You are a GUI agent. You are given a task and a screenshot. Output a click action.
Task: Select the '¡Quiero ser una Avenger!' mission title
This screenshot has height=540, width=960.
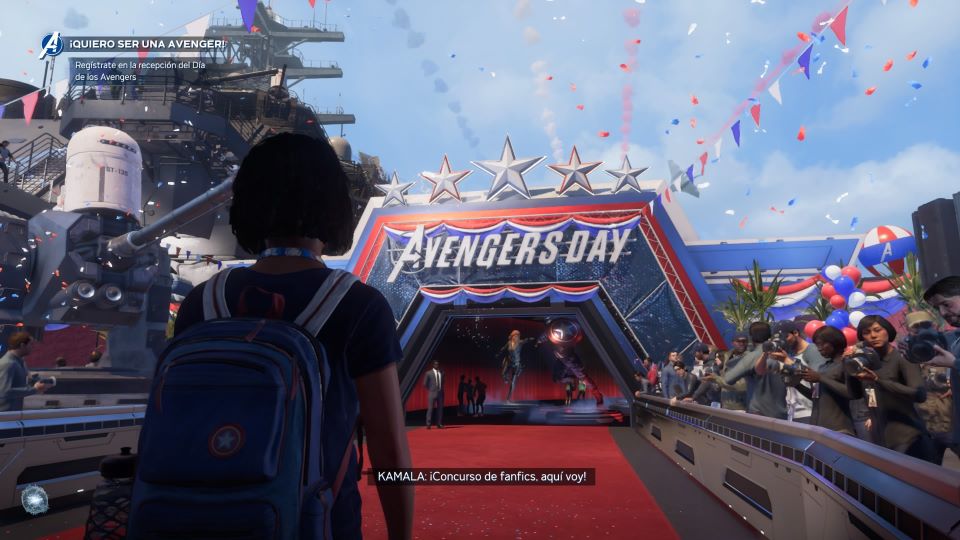[x=148, y=46]
